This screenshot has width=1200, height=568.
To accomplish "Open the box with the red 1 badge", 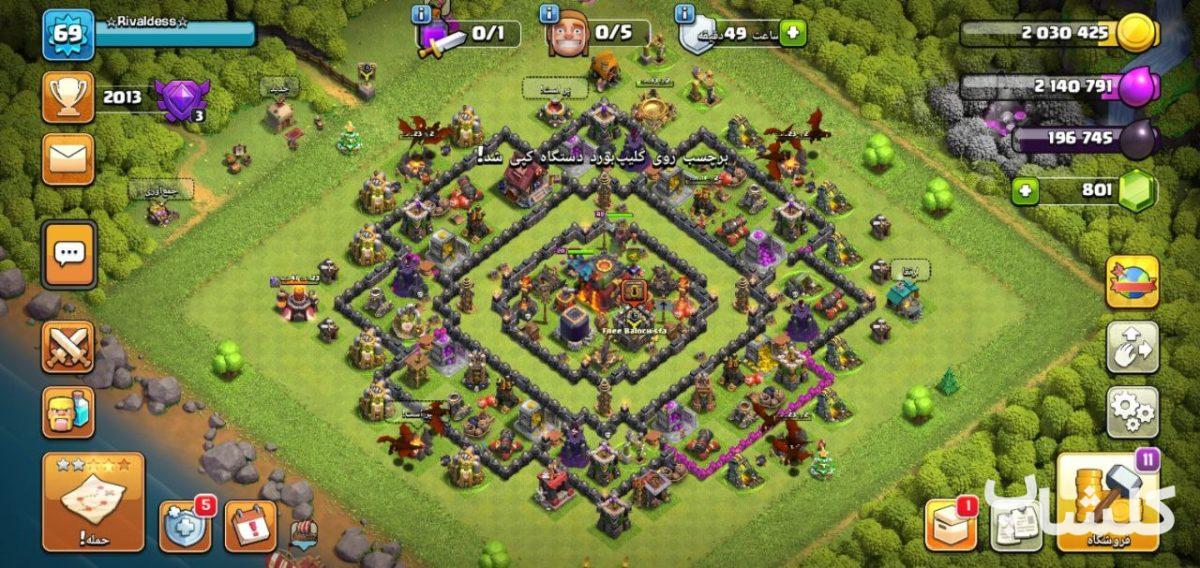I will click(950, 524).
